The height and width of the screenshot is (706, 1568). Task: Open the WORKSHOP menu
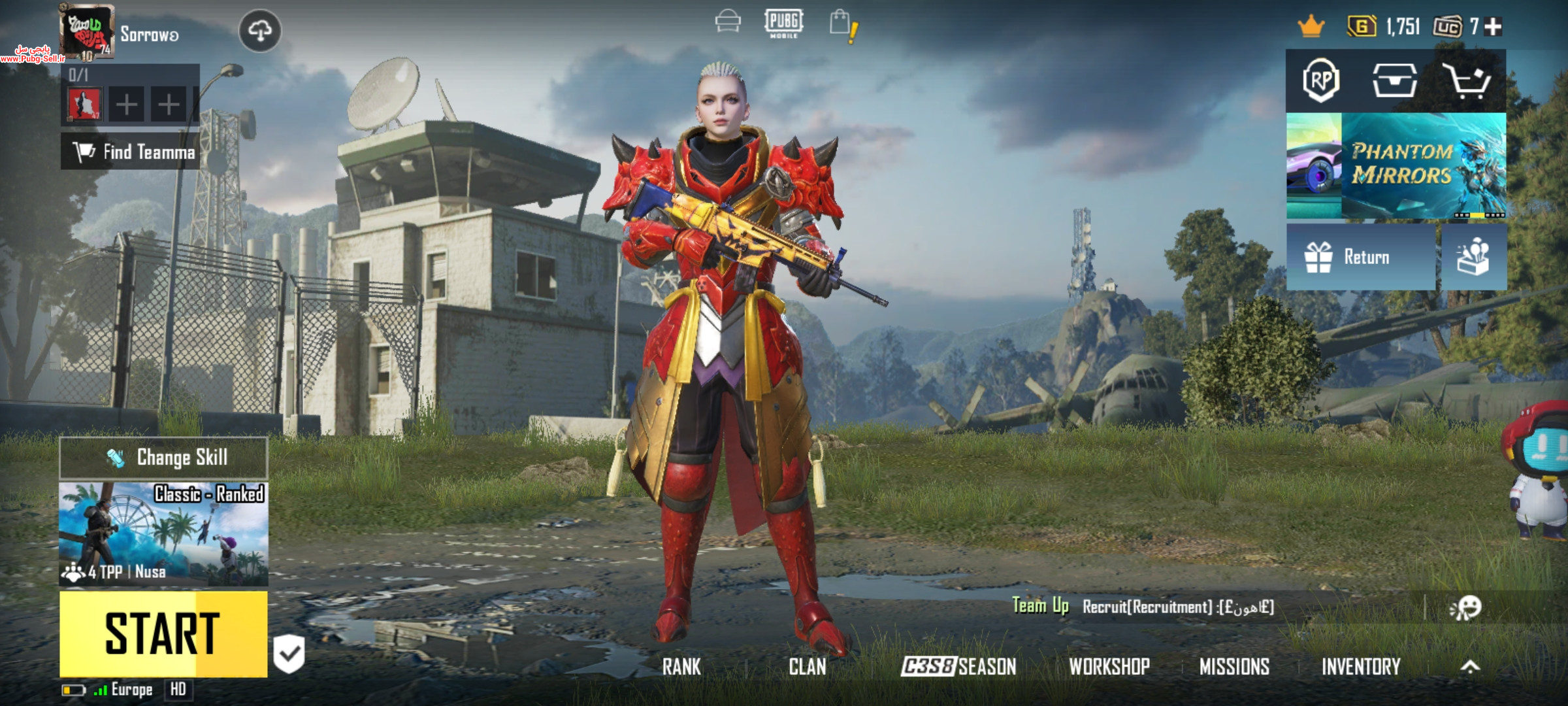point(1109,667)
